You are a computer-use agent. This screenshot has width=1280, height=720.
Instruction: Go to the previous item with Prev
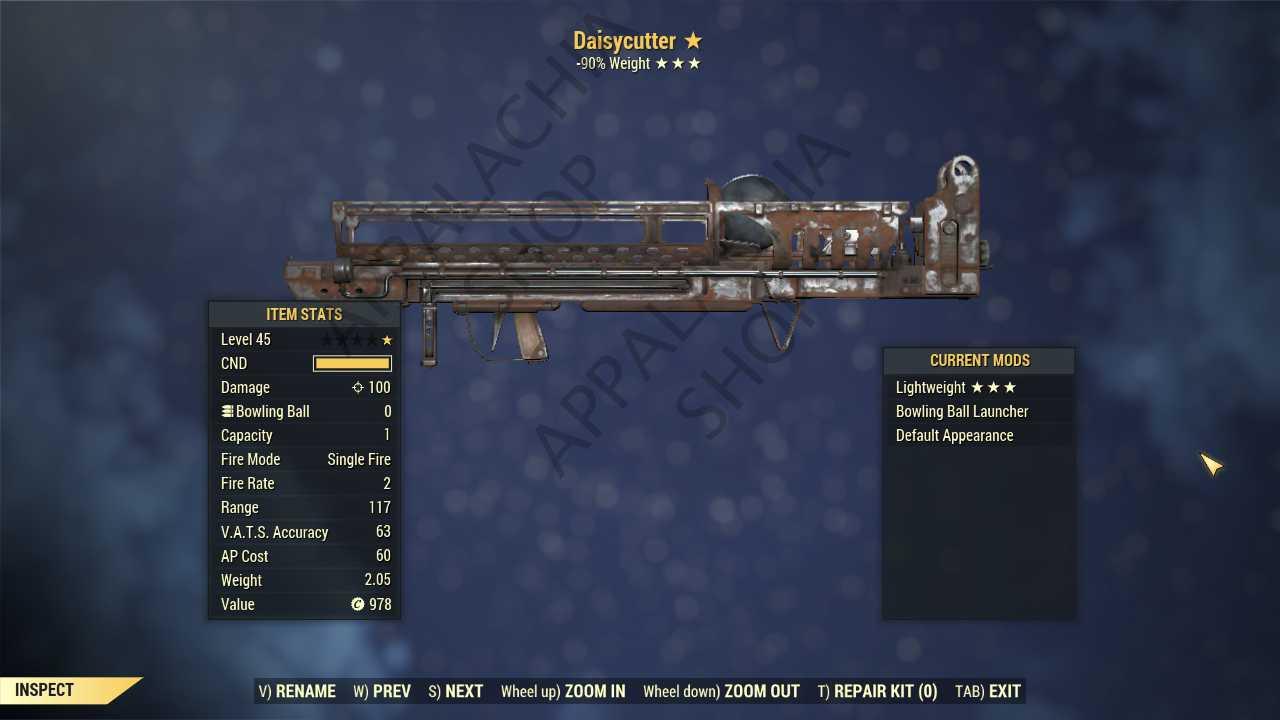click(x=382, y=691)
